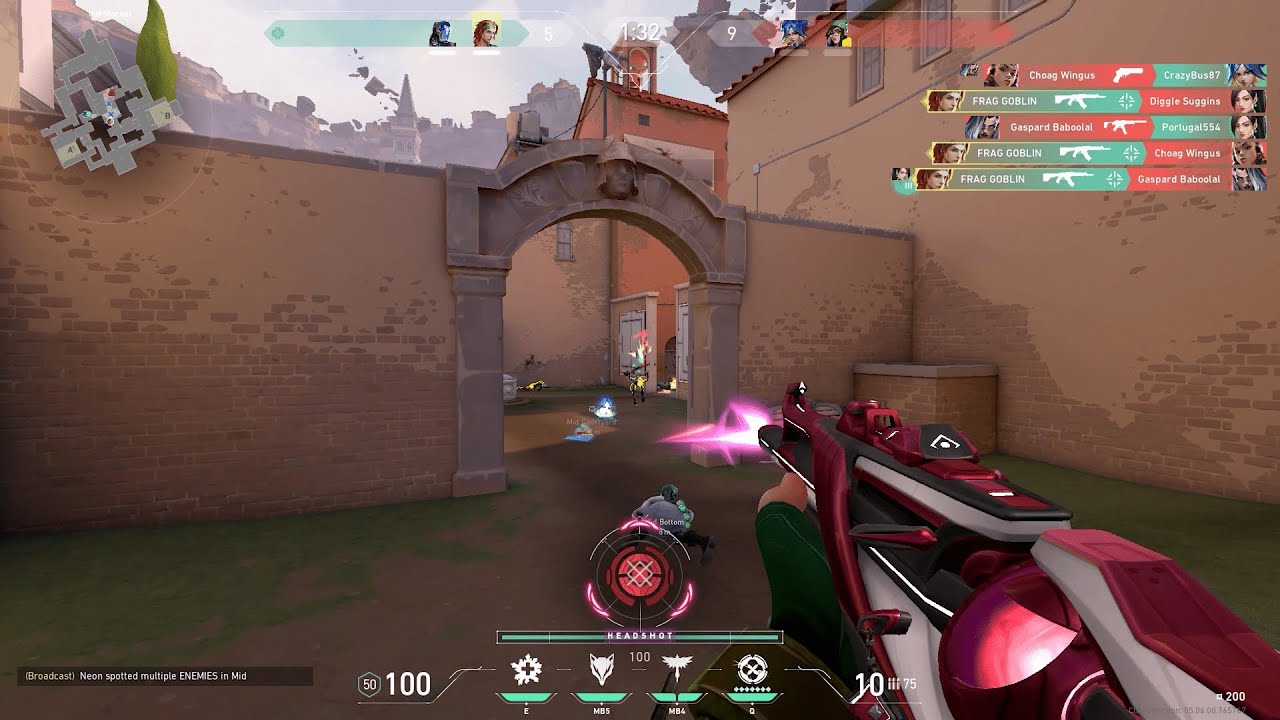This screenshot has height=720, width=1280.
Task: Select the red-haired ally portrait in the top bar
Action: 486,33
